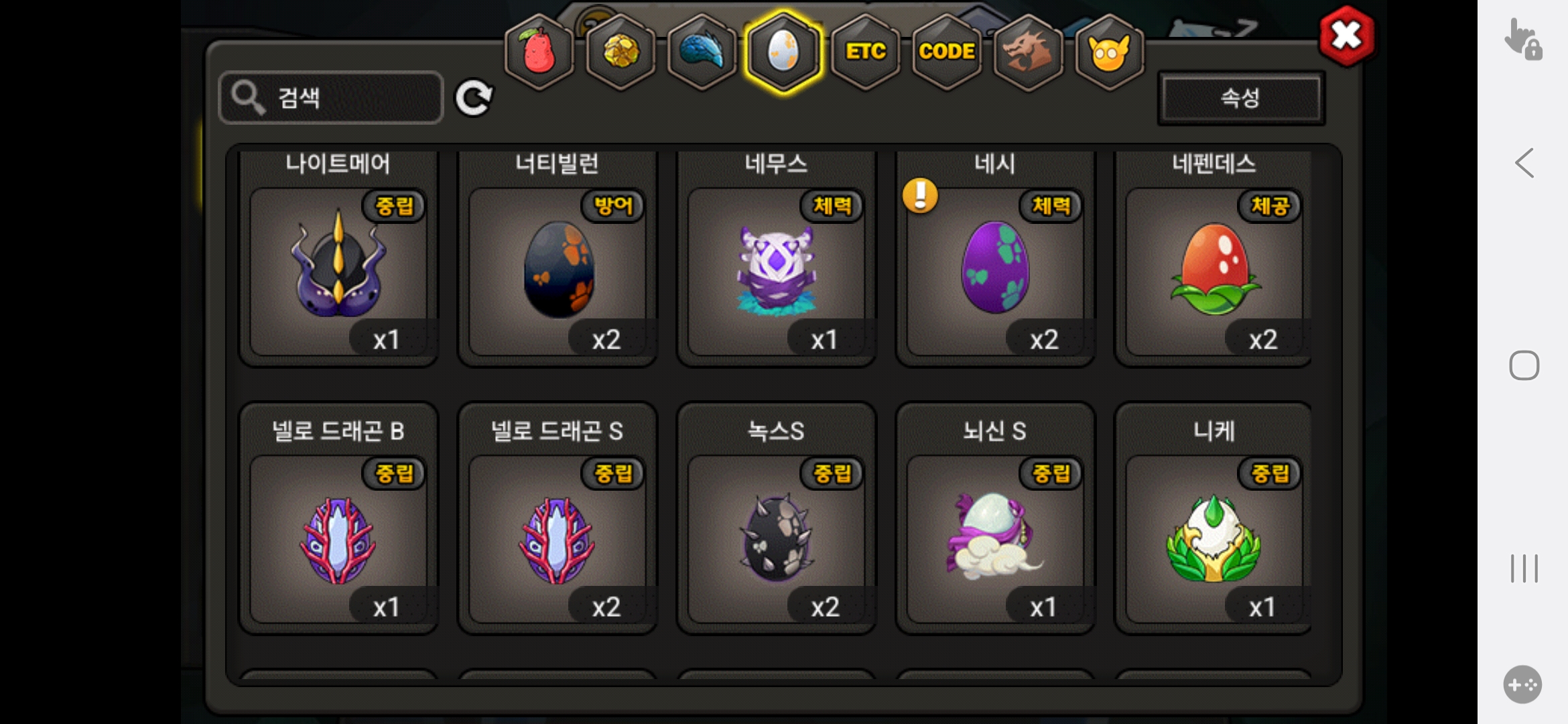
Task: Open the brown dragon head tab
Action: coord(1028,52)
